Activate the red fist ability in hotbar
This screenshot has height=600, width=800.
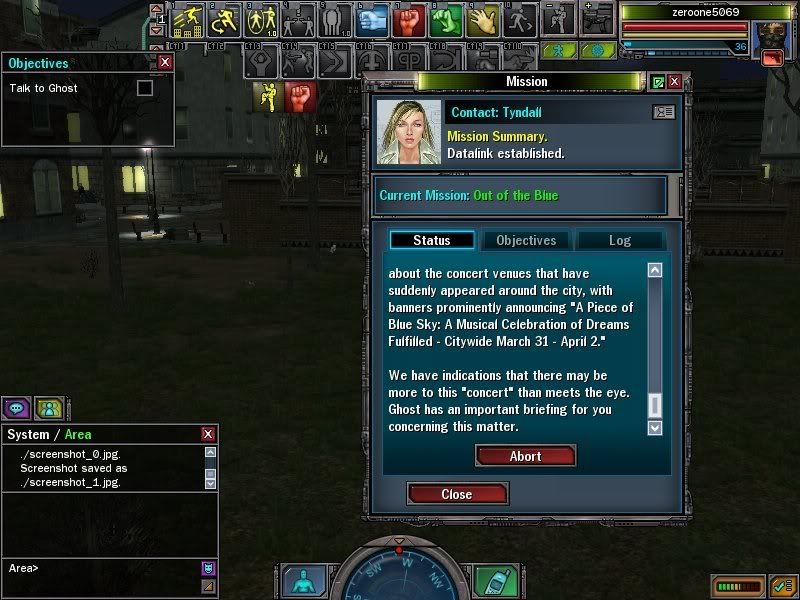409,19
